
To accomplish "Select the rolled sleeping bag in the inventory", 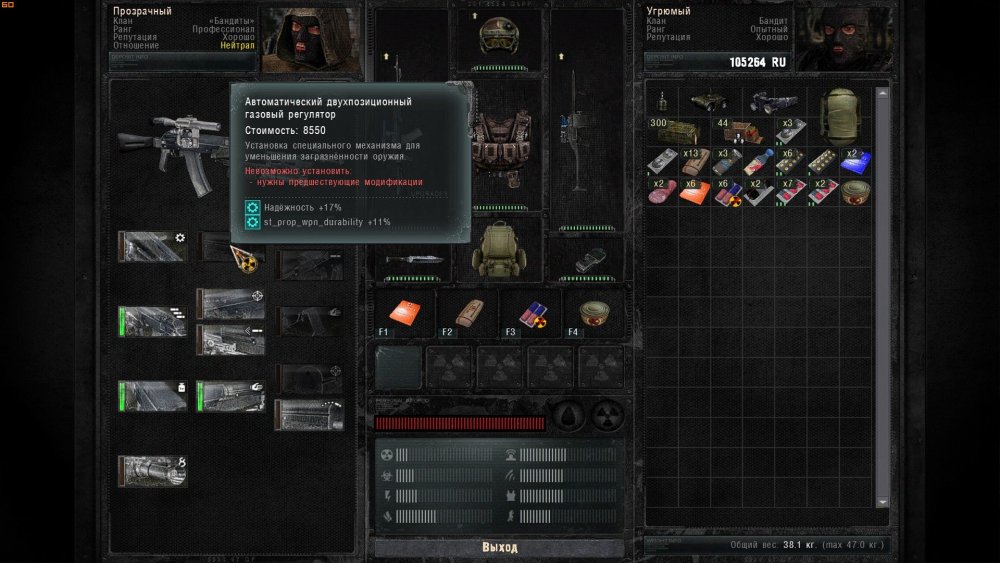I will click(841, 114).
